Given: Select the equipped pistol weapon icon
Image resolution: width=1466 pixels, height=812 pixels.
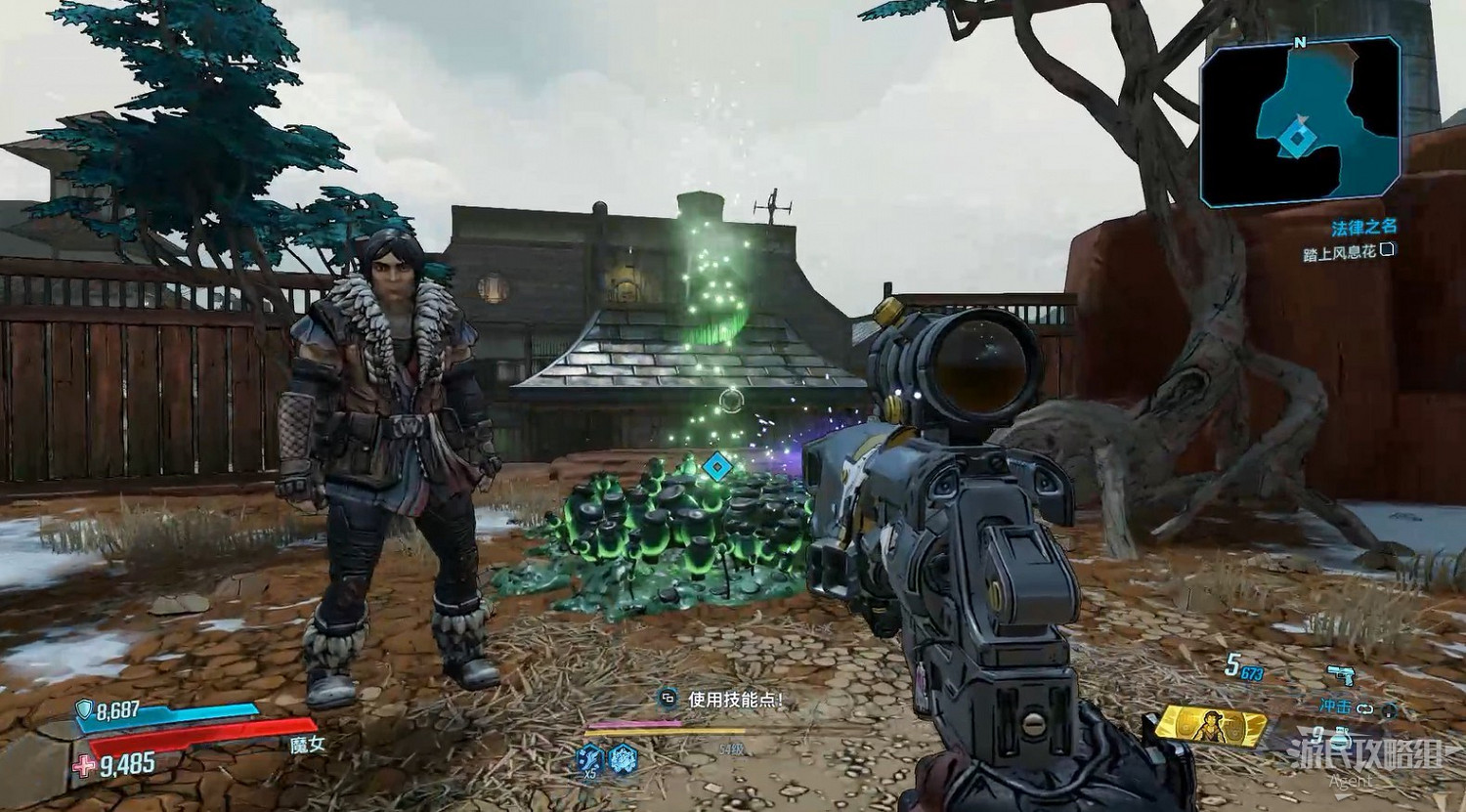Looking at the screenshot, I should [1340, 676].
